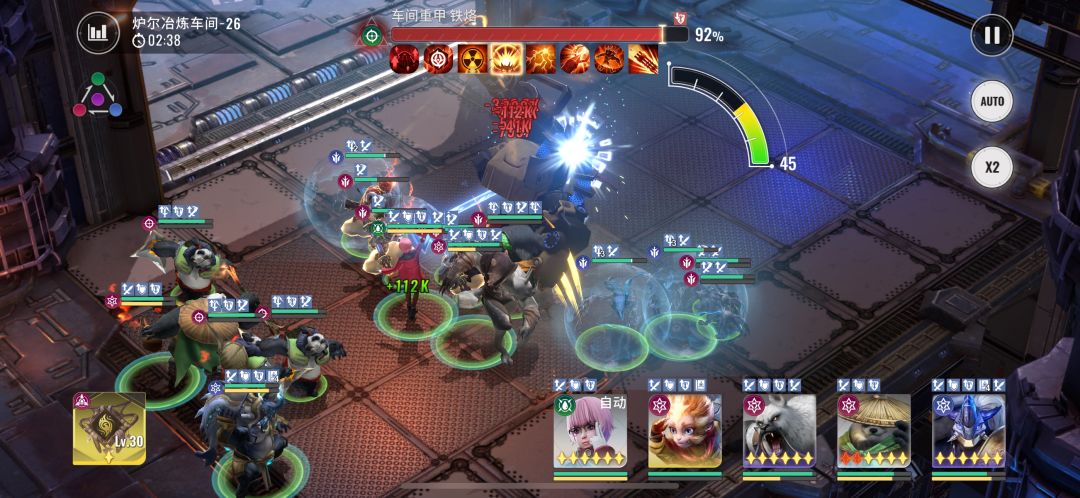Image resolution: width=1080 pixels, height=498 pixels.
Task: Select the blue armored knight hero portrait
Action: tap(968, 431)
